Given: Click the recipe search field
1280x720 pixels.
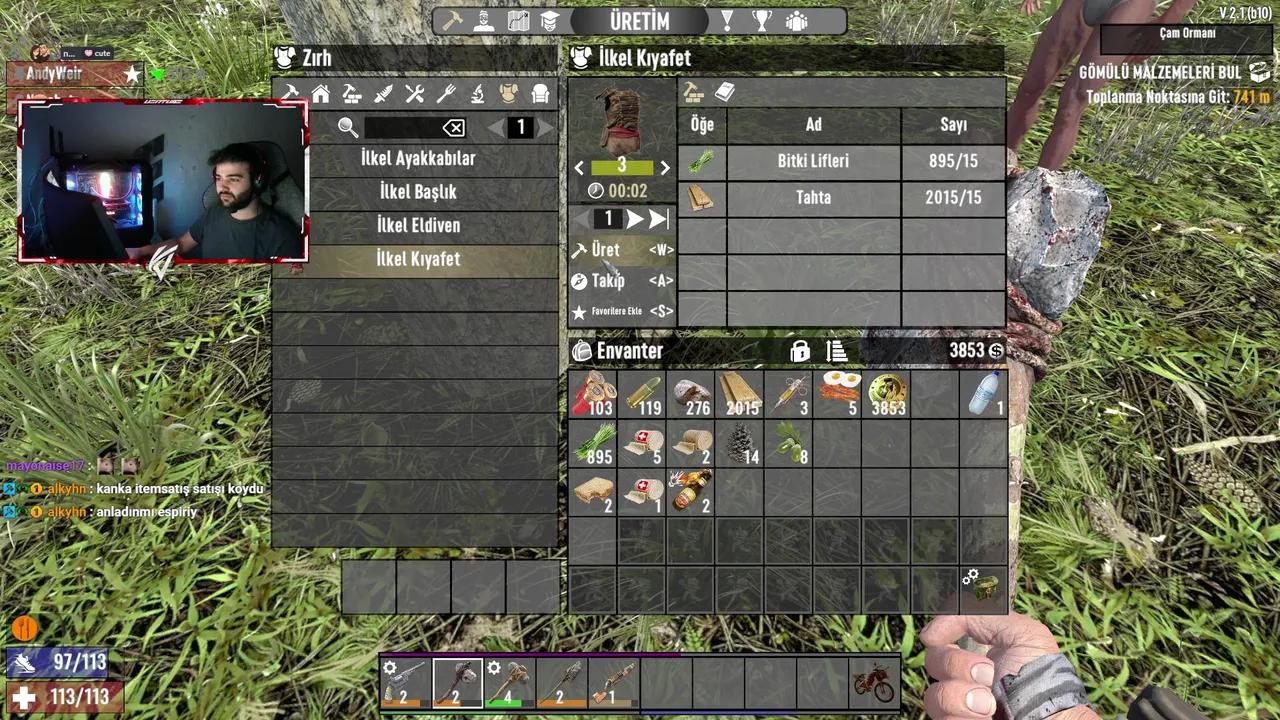Looking at the screenshot, I should tap(400, 127).
